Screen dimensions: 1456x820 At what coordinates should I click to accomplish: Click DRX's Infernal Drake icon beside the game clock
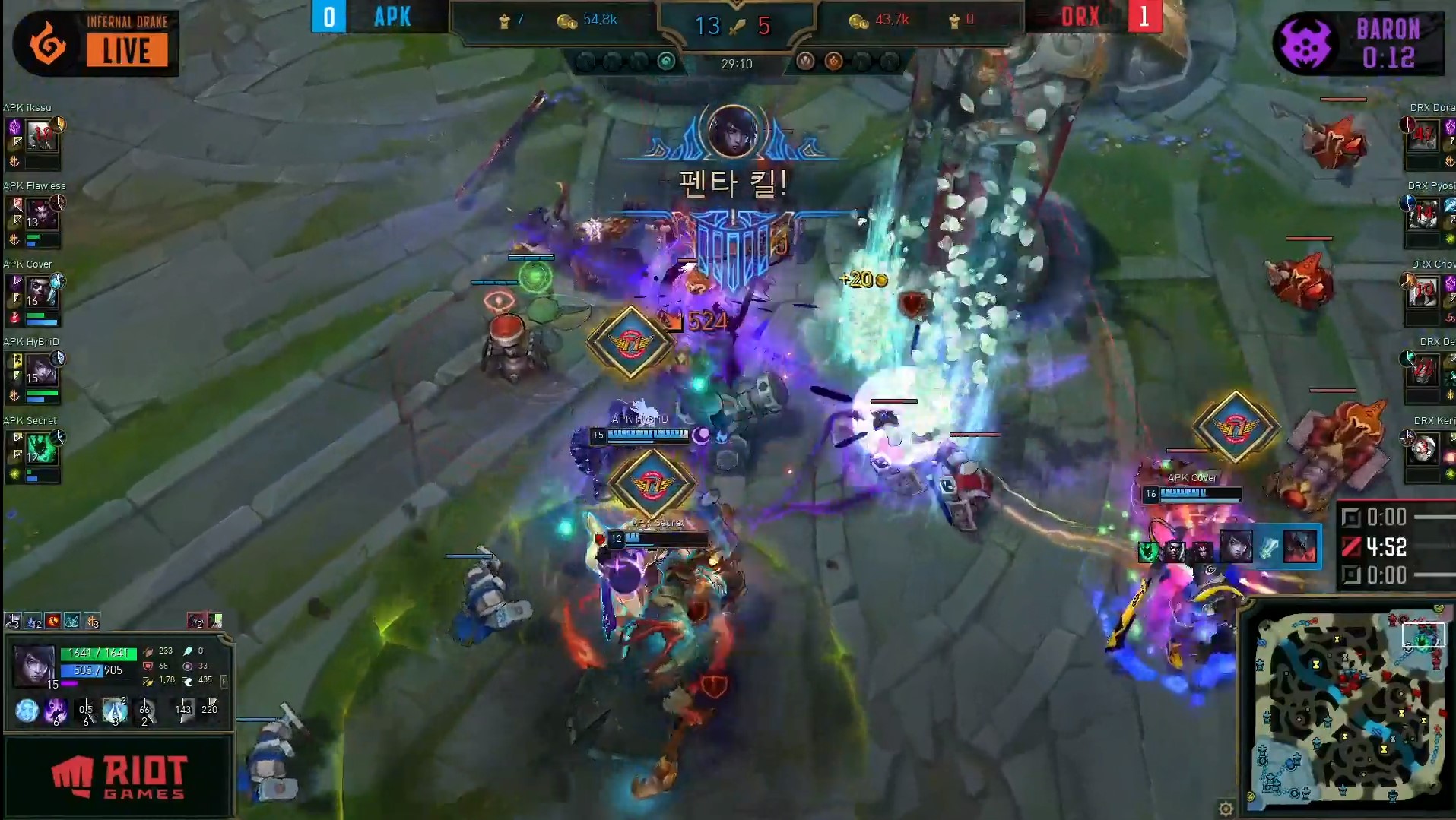coord(833,61)
